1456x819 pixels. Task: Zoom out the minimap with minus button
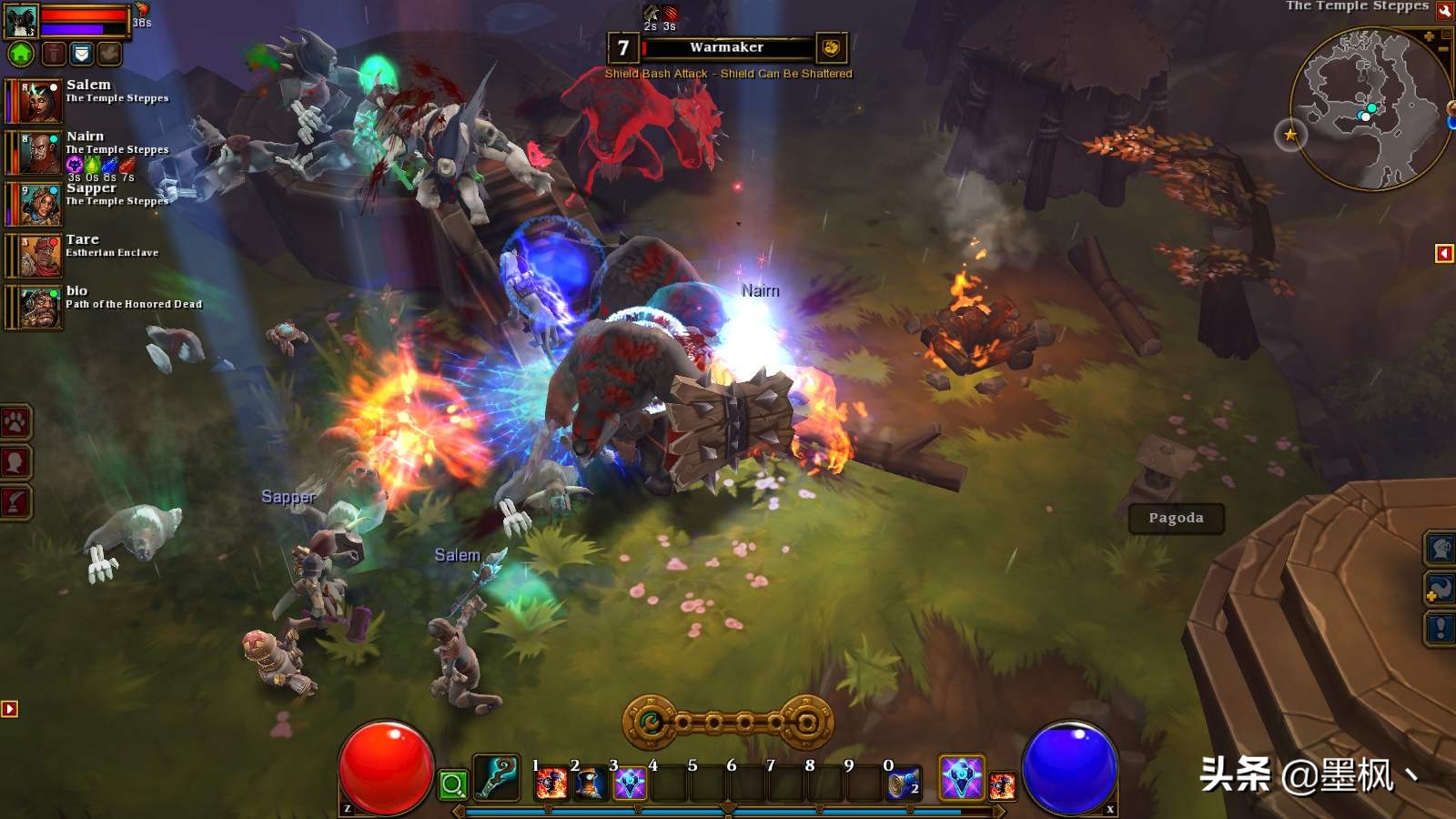tap(1443, 48)
